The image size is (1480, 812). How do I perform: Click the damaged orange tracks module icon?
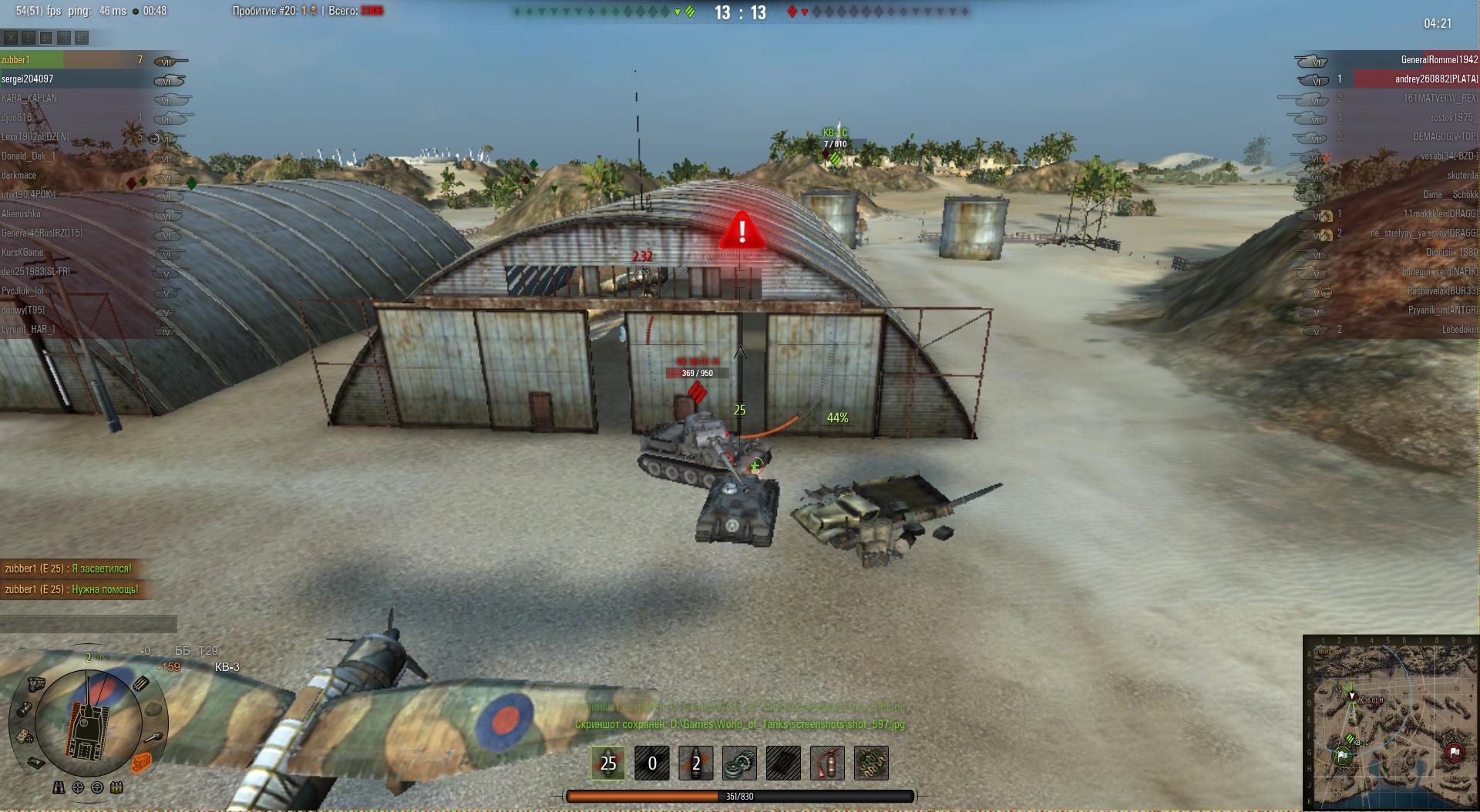141,762
